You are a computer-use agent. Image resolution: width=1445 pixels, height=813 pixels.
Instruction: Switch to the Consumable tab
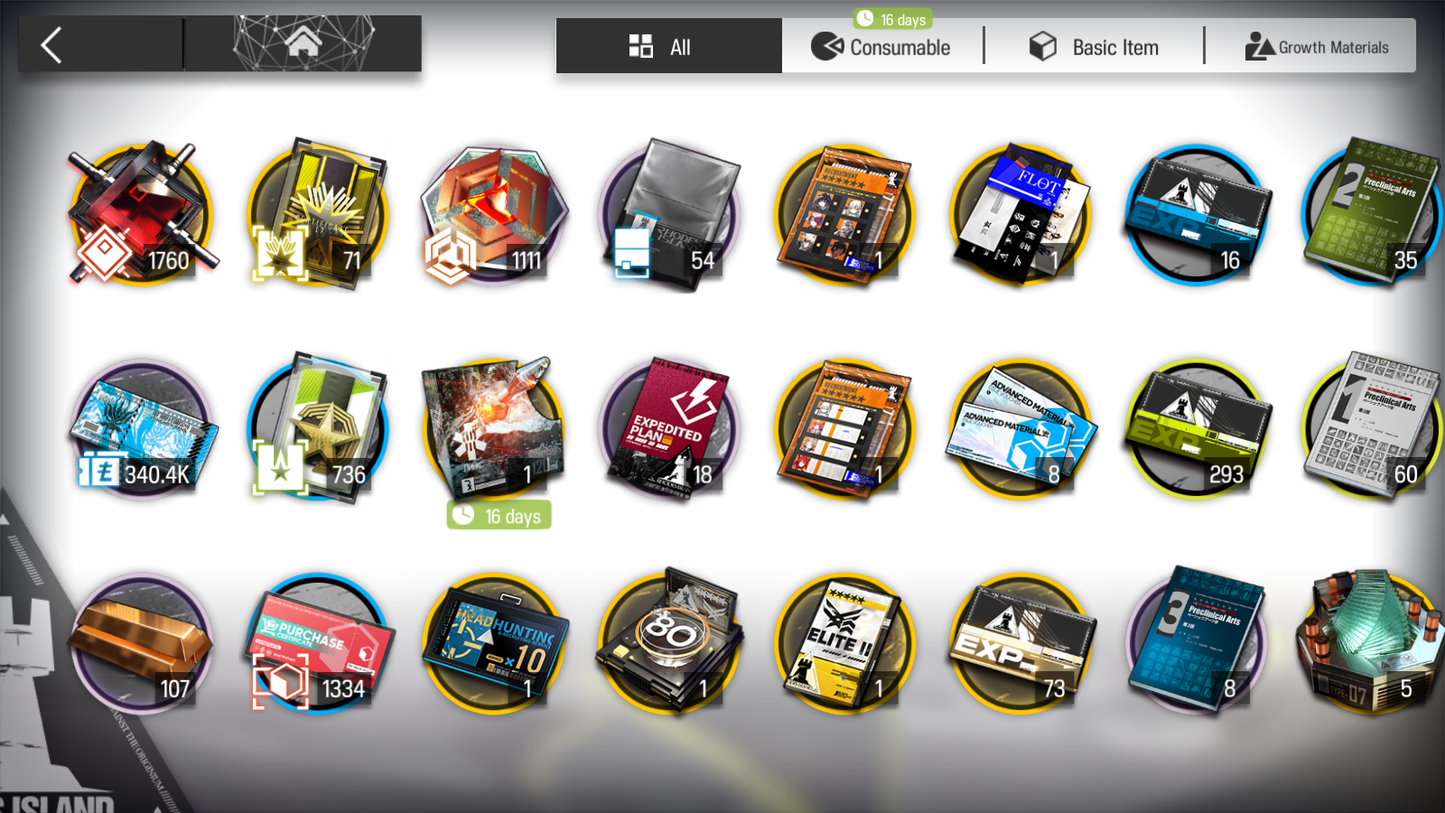881,47
